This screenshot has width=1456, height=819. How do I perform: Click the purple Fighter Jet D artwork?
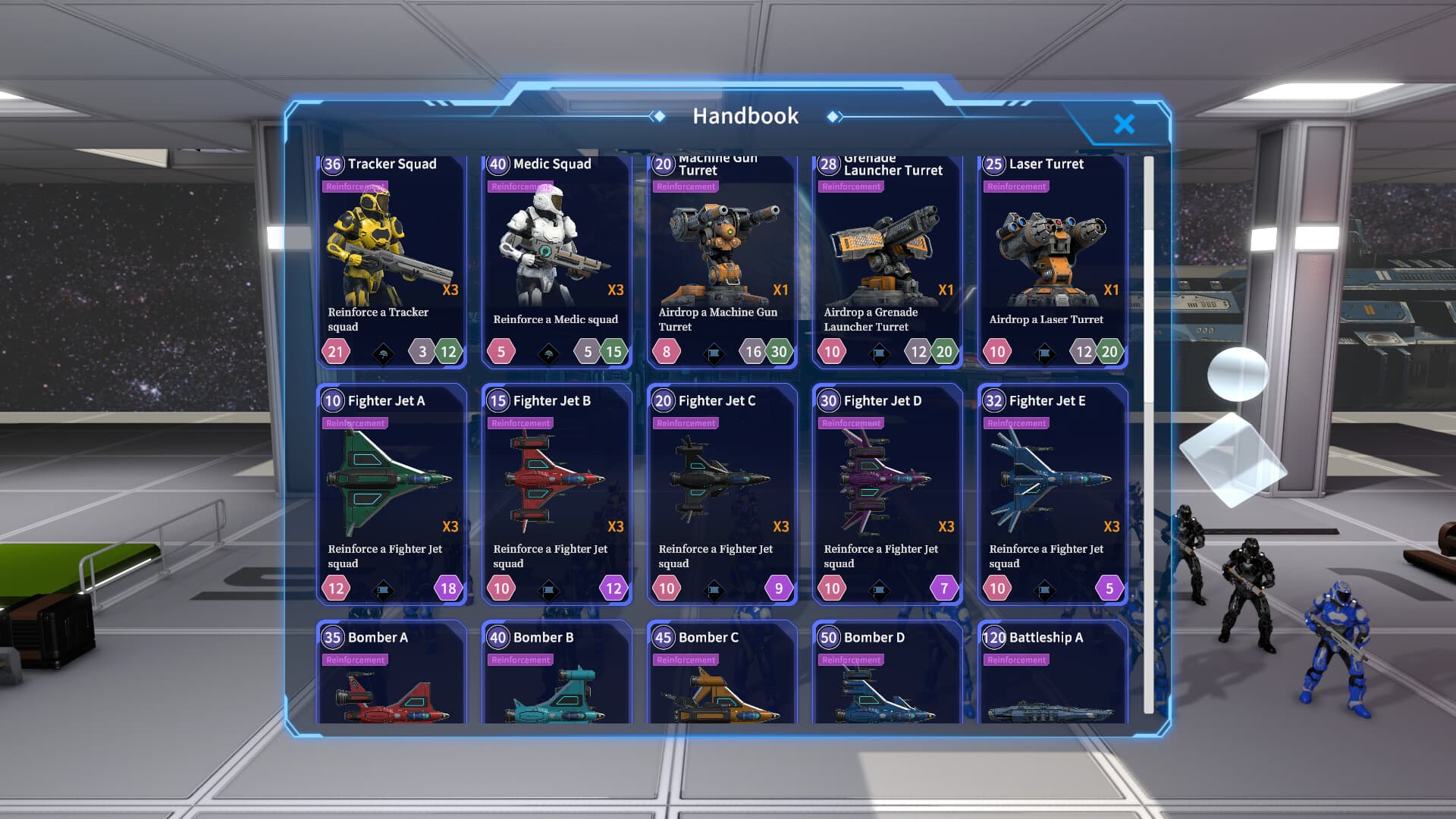tap(880, 478)
